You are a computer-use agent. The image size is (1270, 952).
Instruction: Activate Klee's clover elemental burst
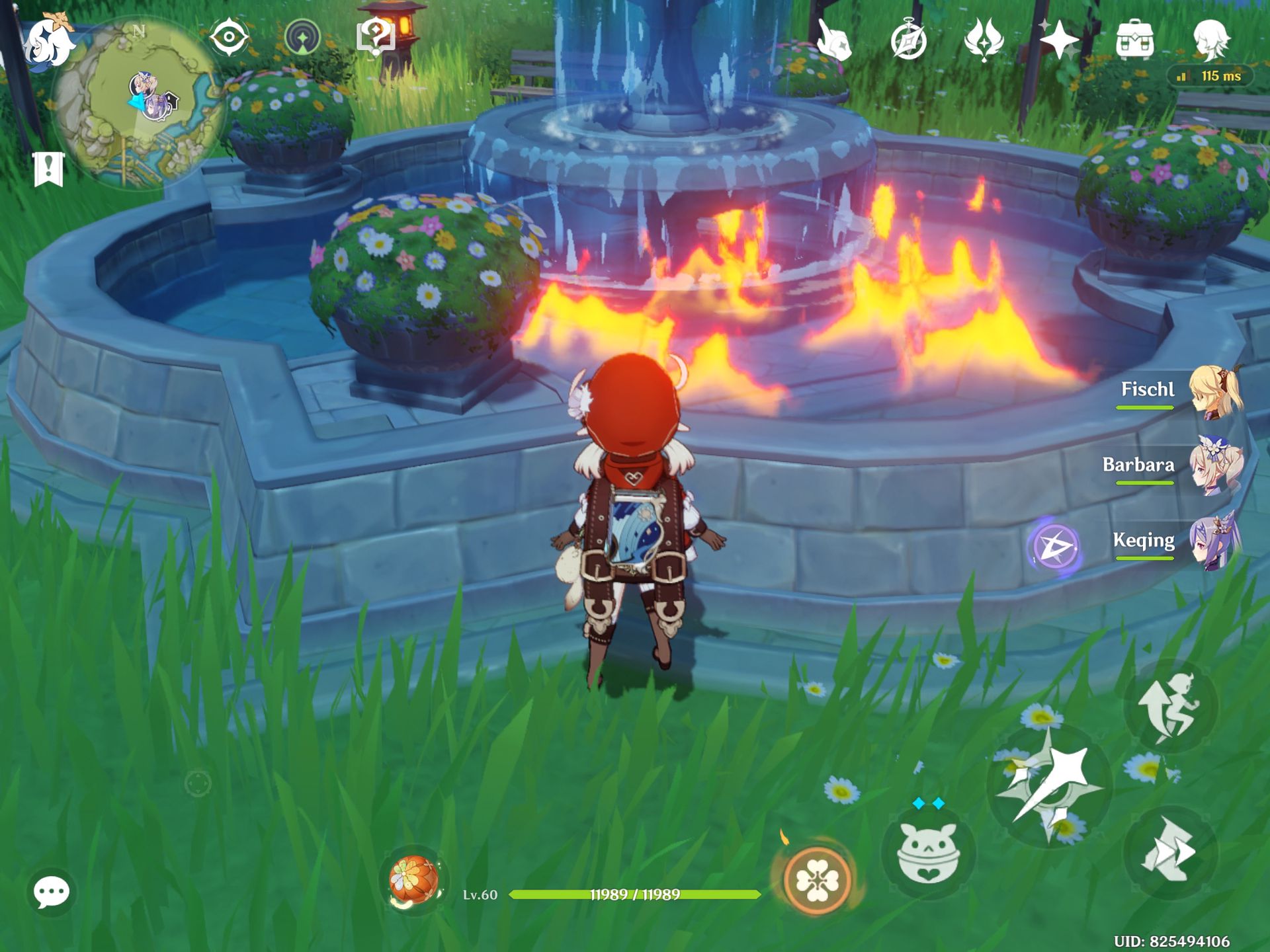[816, 879]
